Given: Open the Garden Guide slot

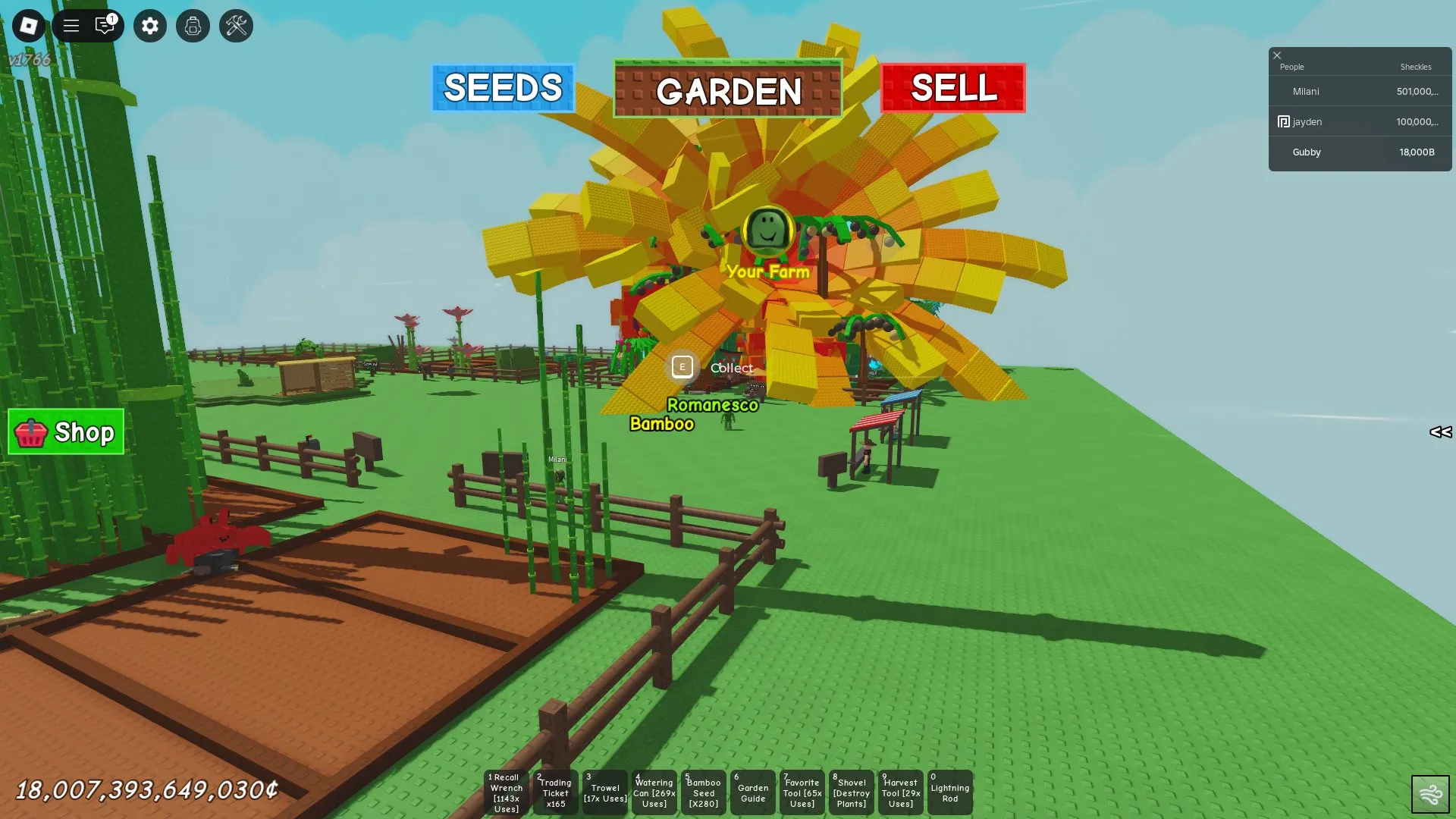Looking at the screenshot, I should (x=752, y=792).
